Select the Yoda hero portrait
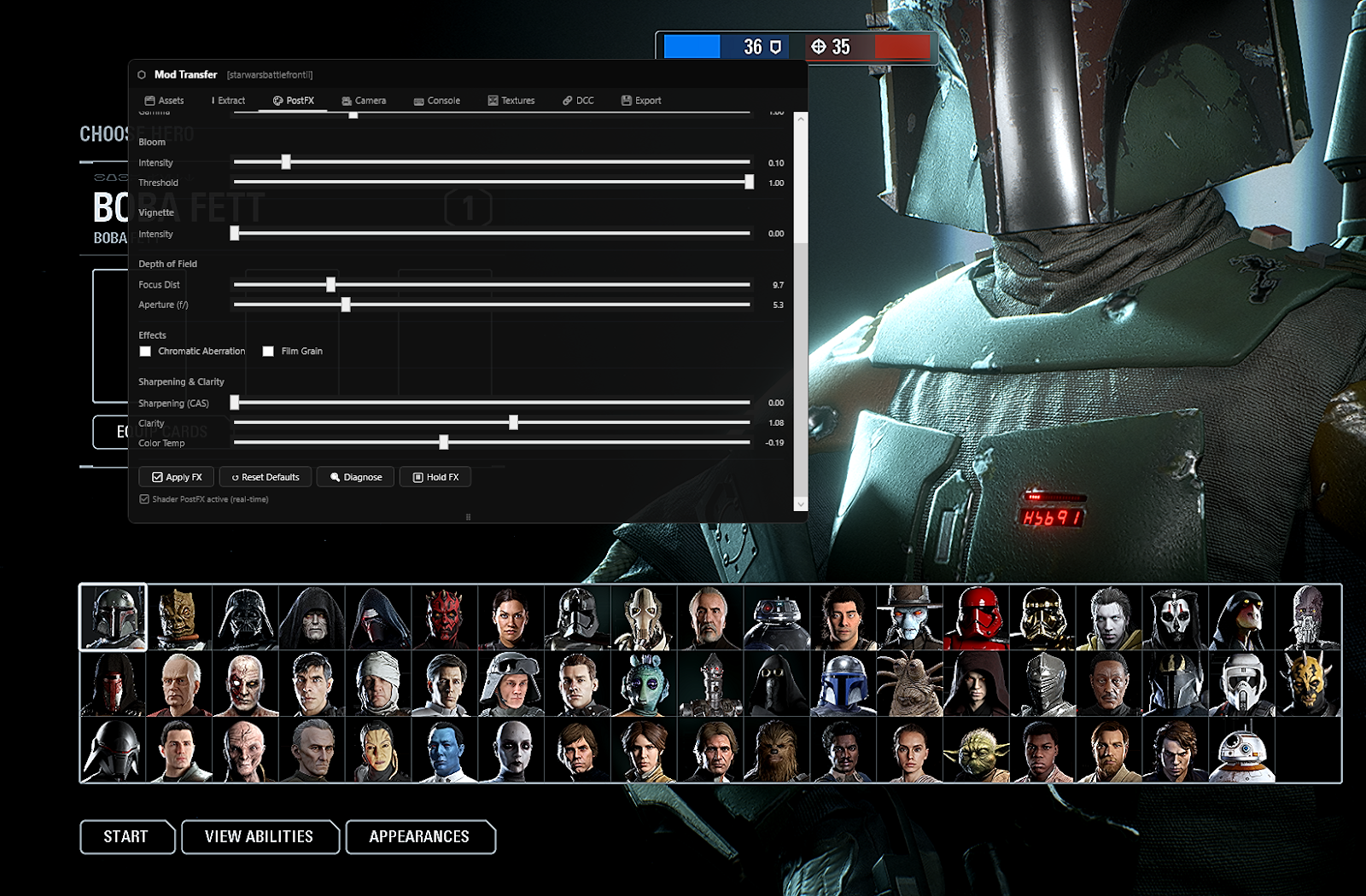1366x896 pixels. coord(976,749)
